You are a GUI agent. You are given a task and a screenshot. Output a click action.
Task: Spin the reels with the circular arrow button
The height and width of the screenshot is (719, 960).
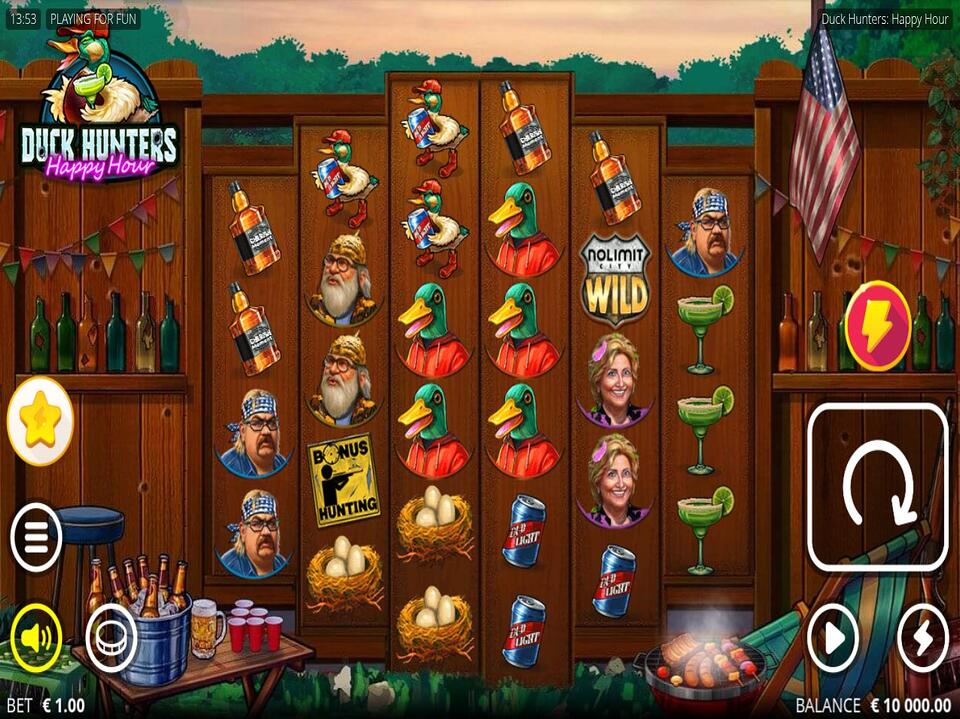[x=877, y=487]
